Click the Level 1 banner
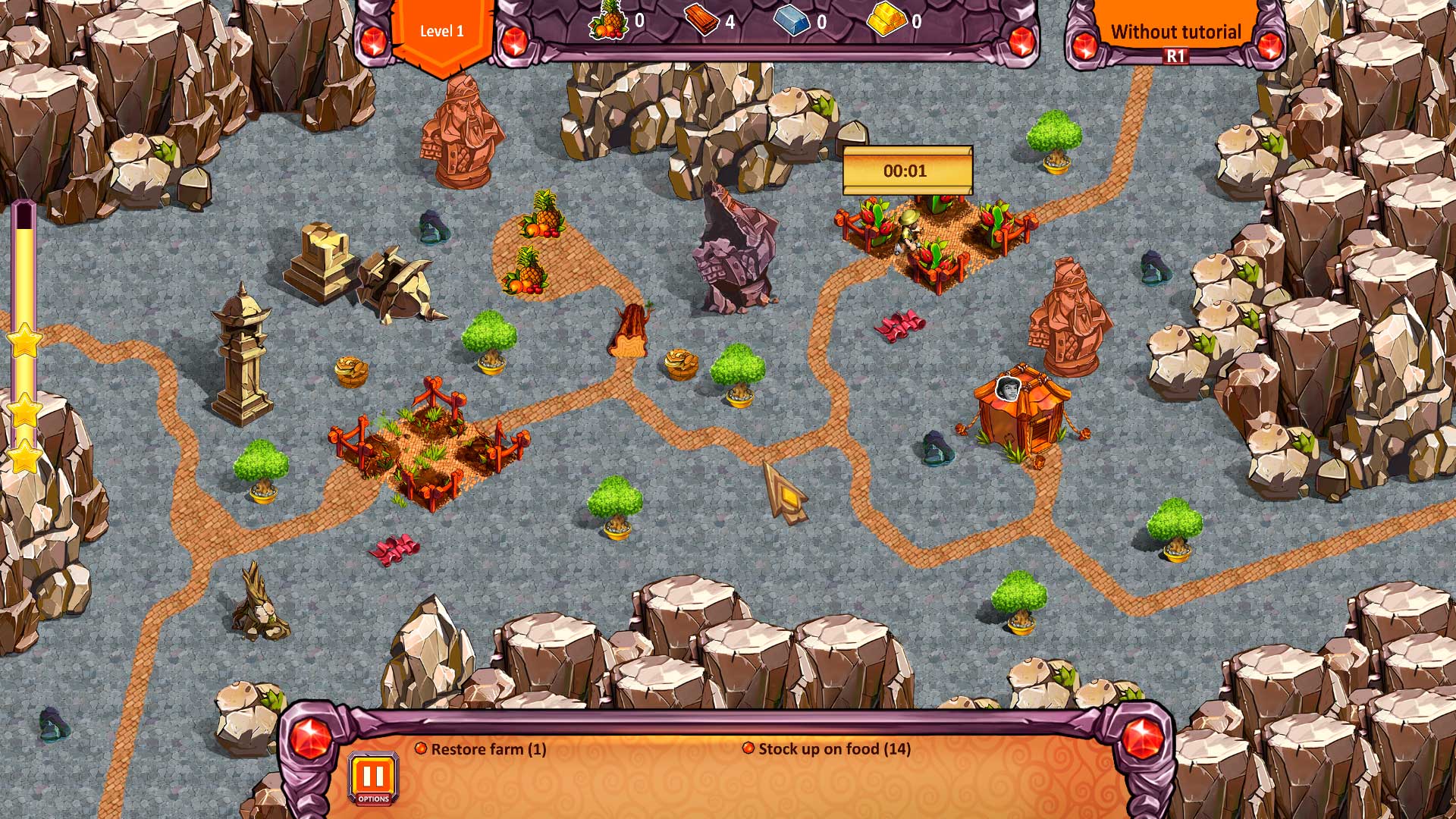Screen dimensions: 1456x819 click(x=442, y=32)
